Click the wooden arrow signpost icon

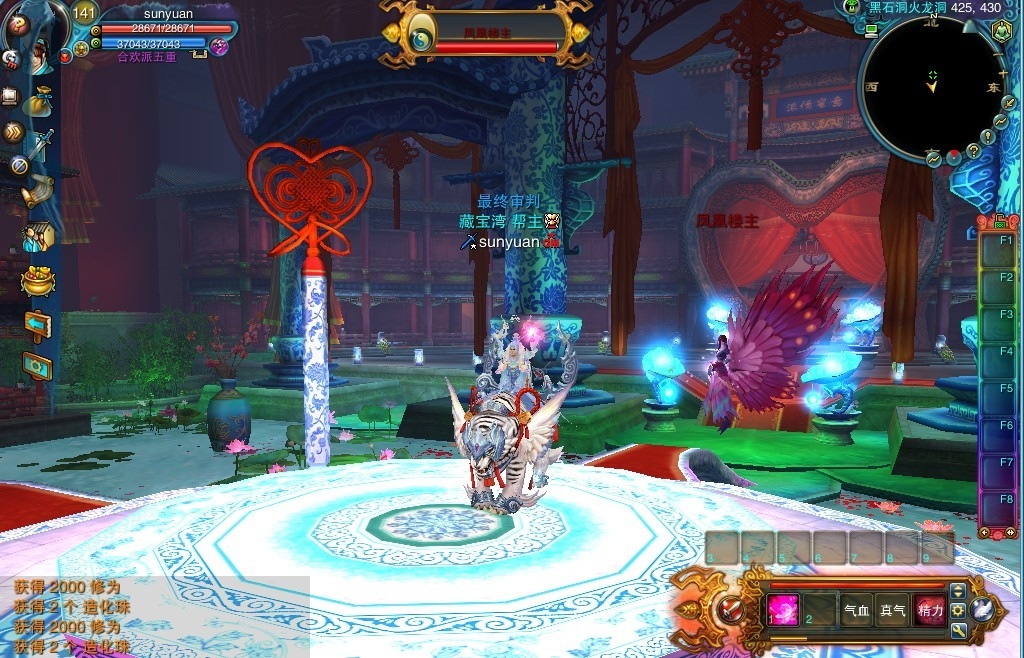coord(37,325)
